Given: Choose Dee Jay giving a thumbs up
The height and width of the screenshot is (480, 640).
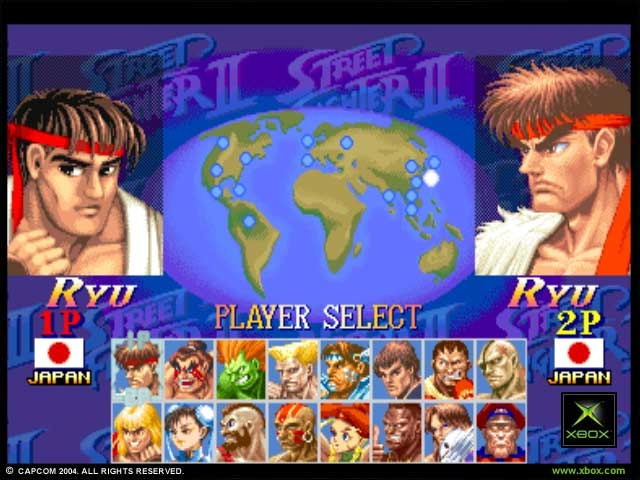Looking at the screenshot, I should tap(397, 431).
